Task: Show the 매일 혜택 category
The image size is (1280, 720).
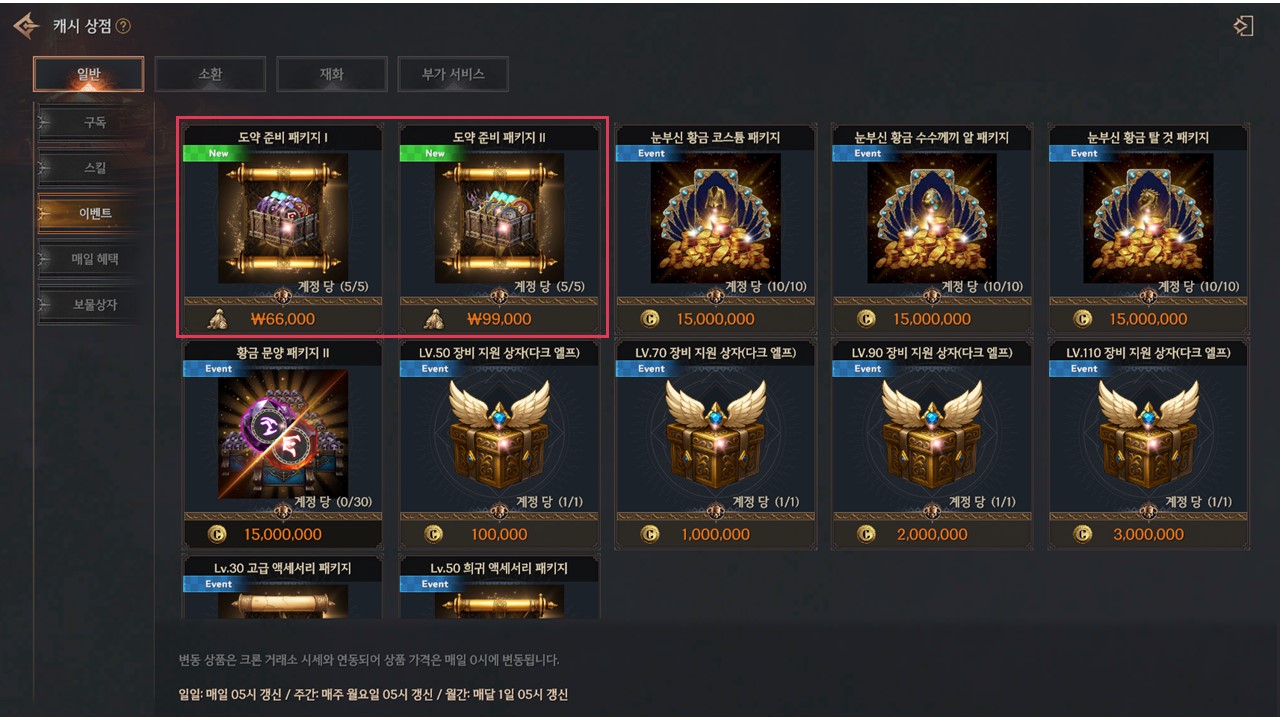Action: pyautogui.click(x=94, y=259)
